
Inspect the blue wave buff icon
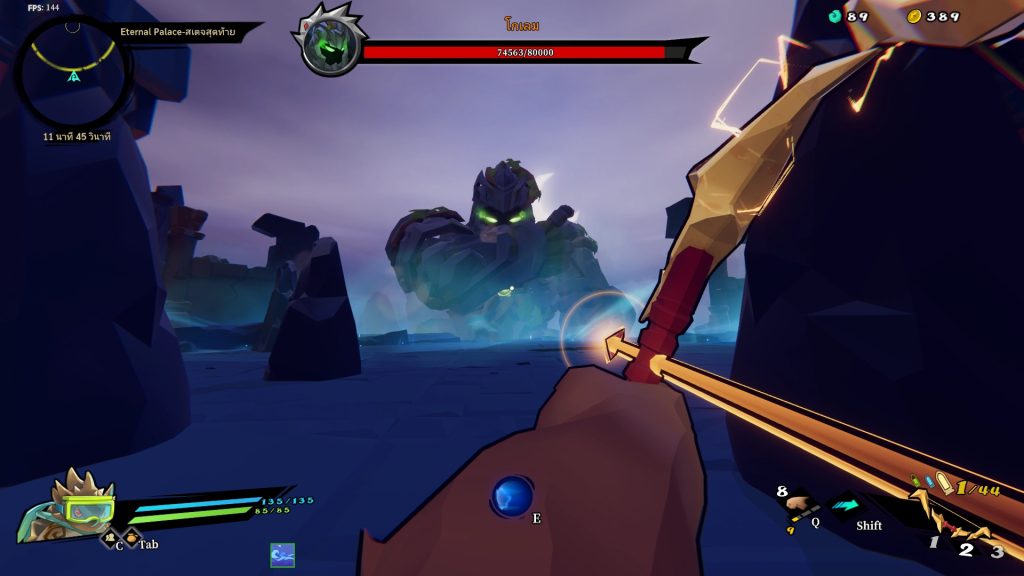click(283, 555)
